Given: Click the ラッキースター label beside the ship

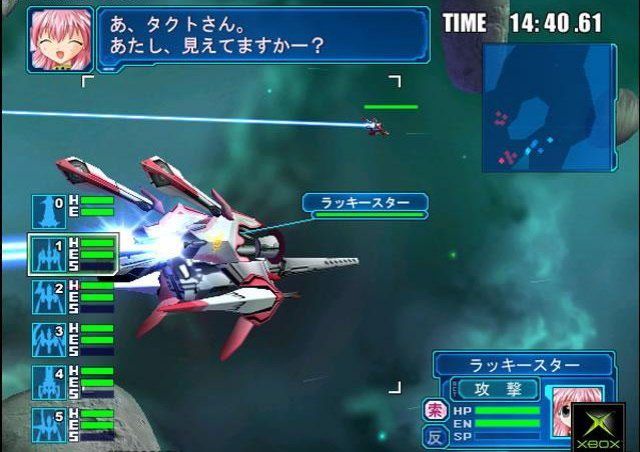Looking at the screenshot, I should tap(364, 203).
